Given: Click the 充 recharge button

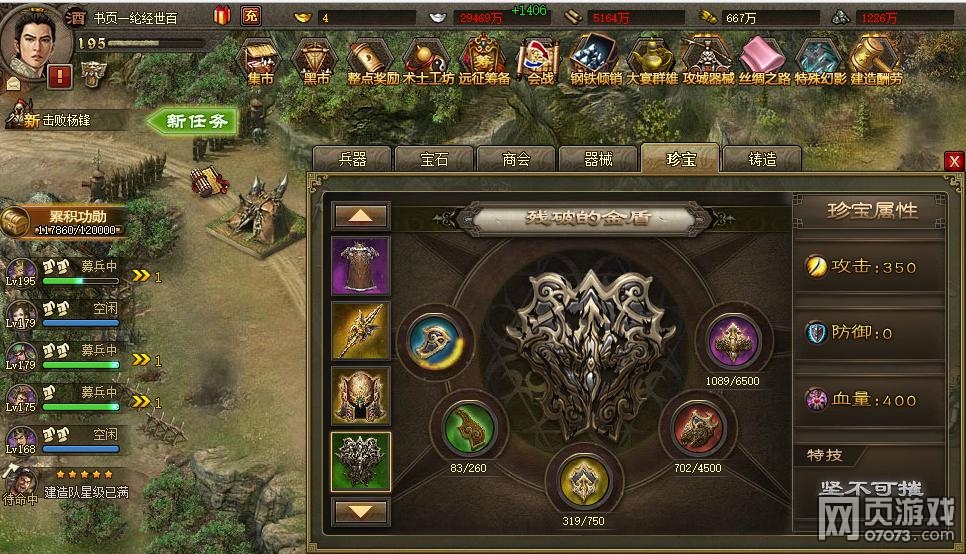Looking at the screenshot, I should tap(250, 17).
